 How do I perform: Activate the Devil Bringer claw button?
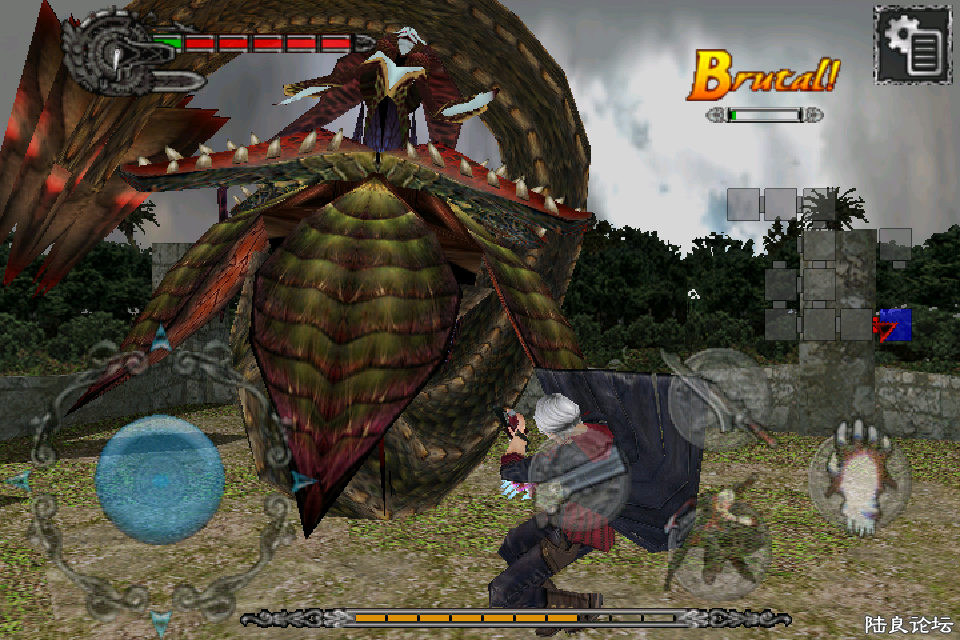coord(858,480)
